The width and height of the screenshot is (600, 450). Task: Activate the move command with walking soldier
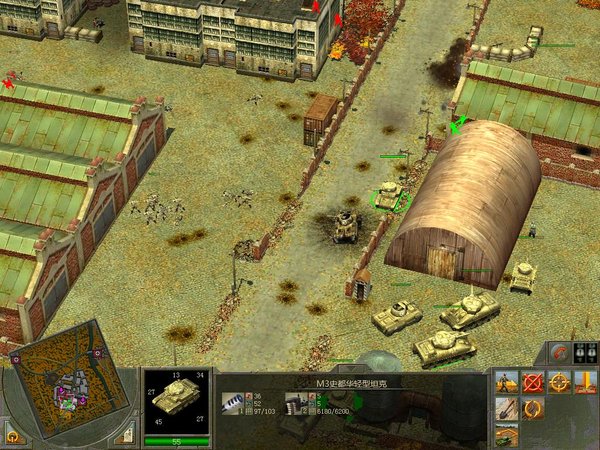coord(508,381)
